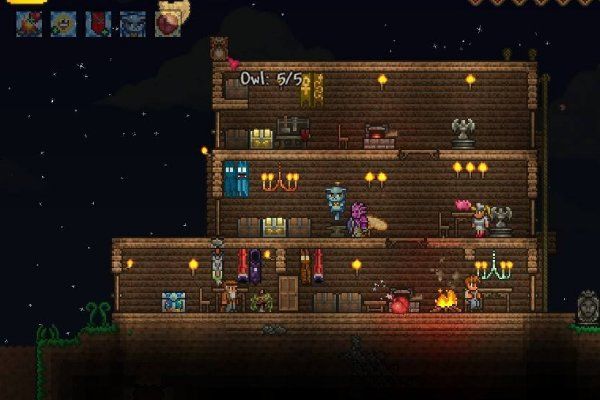Select the blue owl pet buff icon
This screenshot has height=400, width=600.
coord(132,22)
